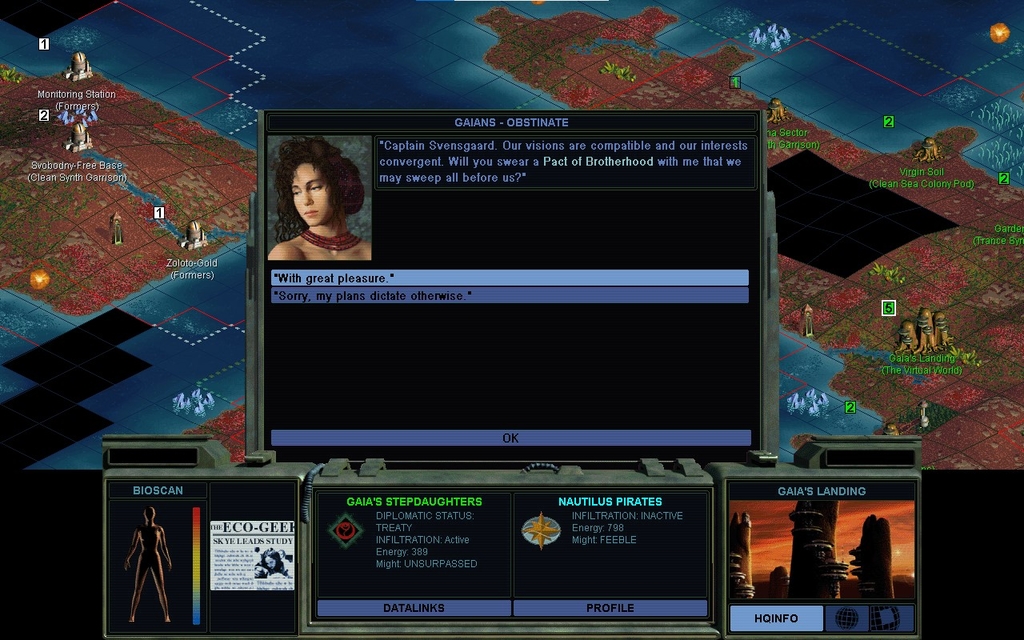View the Nautilus Pirates profile
The width and height of the screenshot is (1024, 640).
(x=610, y=608)
